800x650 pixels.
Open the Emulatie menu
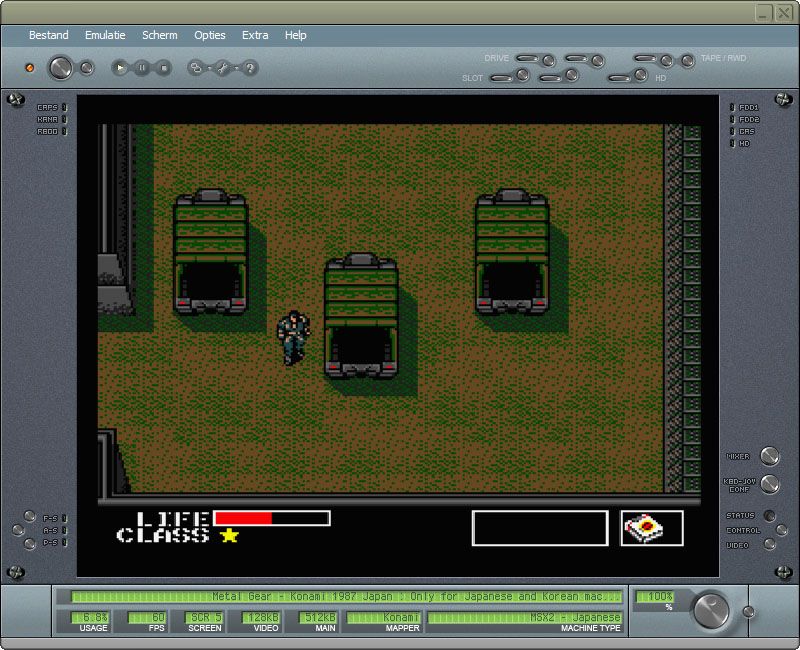105,35
